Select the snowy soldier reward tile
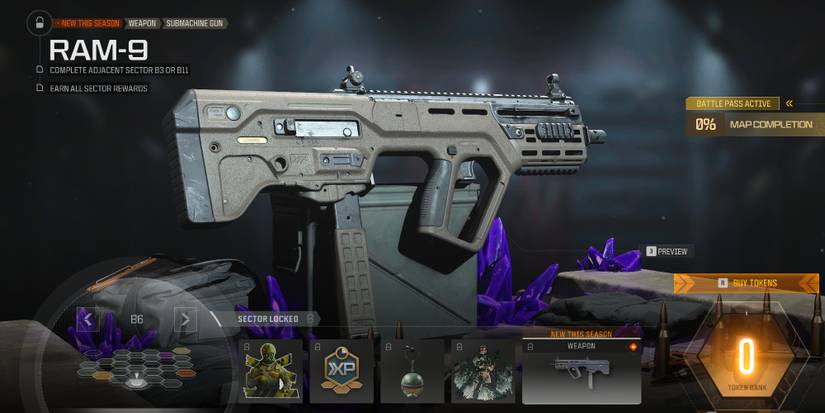This screenshot has width=825, height=413. [482, 370]
